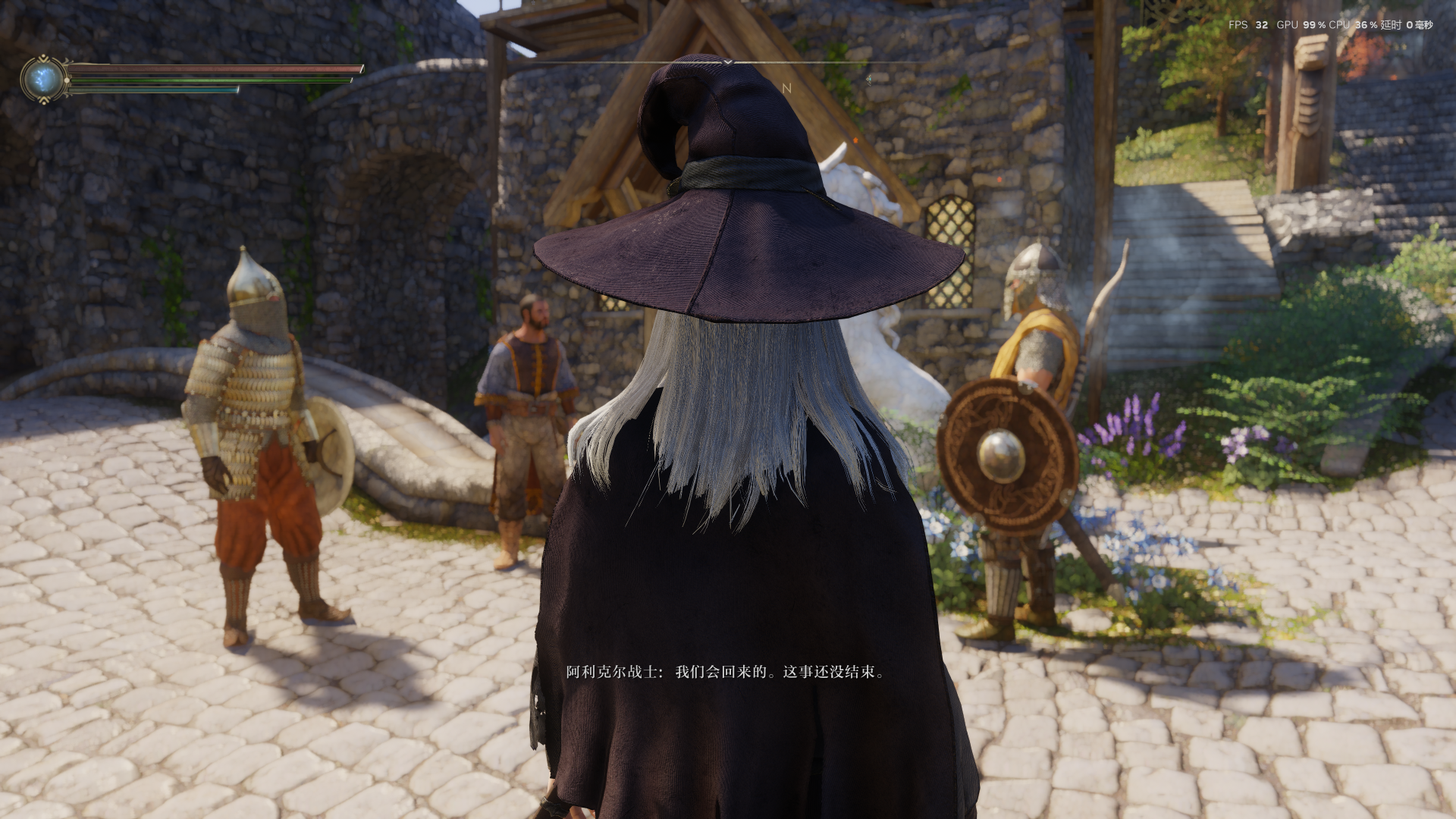Expand the downward chevron on the compass bar
Screen dimensions: 1456x819
(728, 62)
